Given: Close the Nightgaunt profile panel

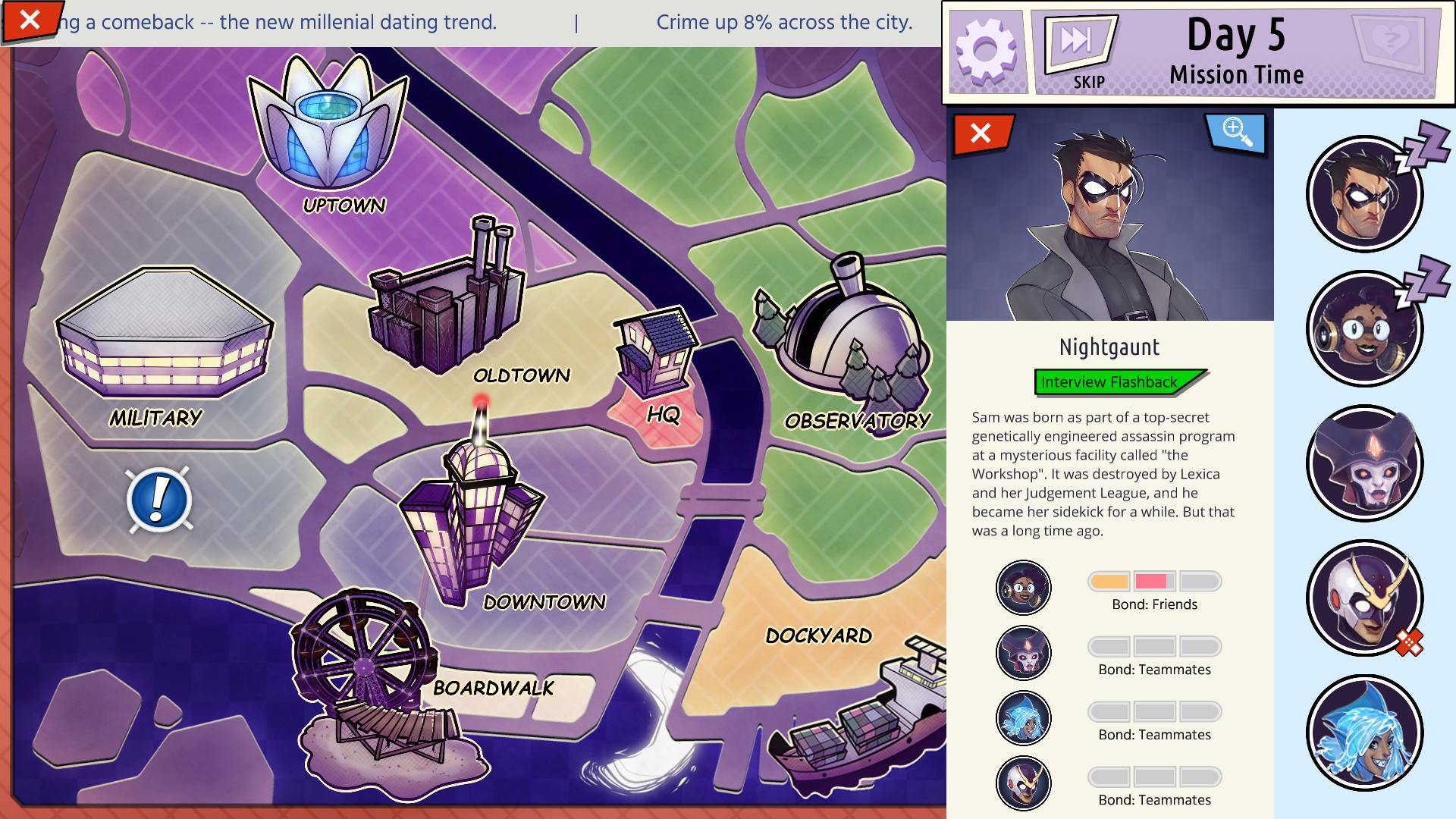Looking at the screenshot, I should pyautogui.click(x=980, y=133).
